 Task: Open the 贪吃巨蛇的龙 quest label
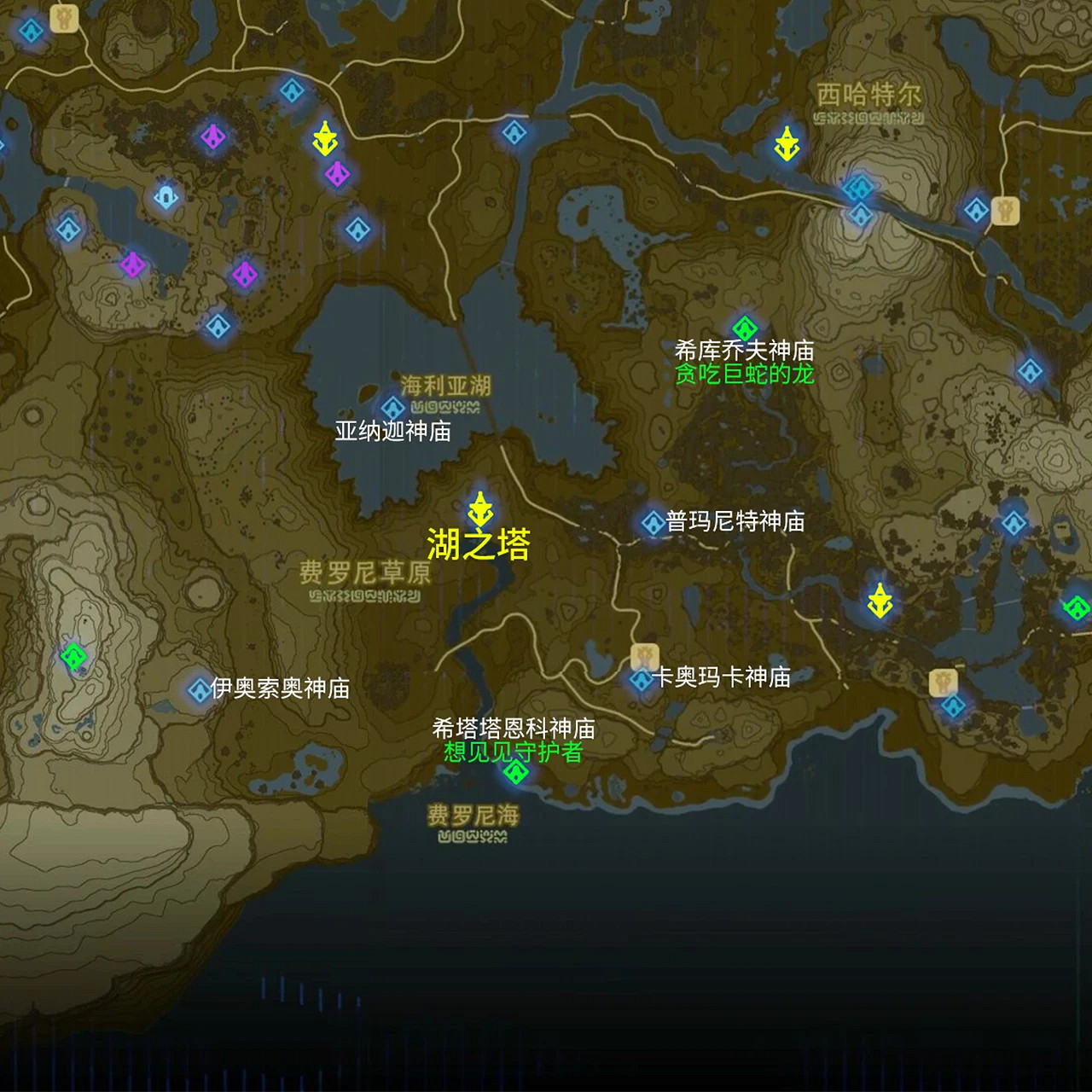click(x=744, y=371)
